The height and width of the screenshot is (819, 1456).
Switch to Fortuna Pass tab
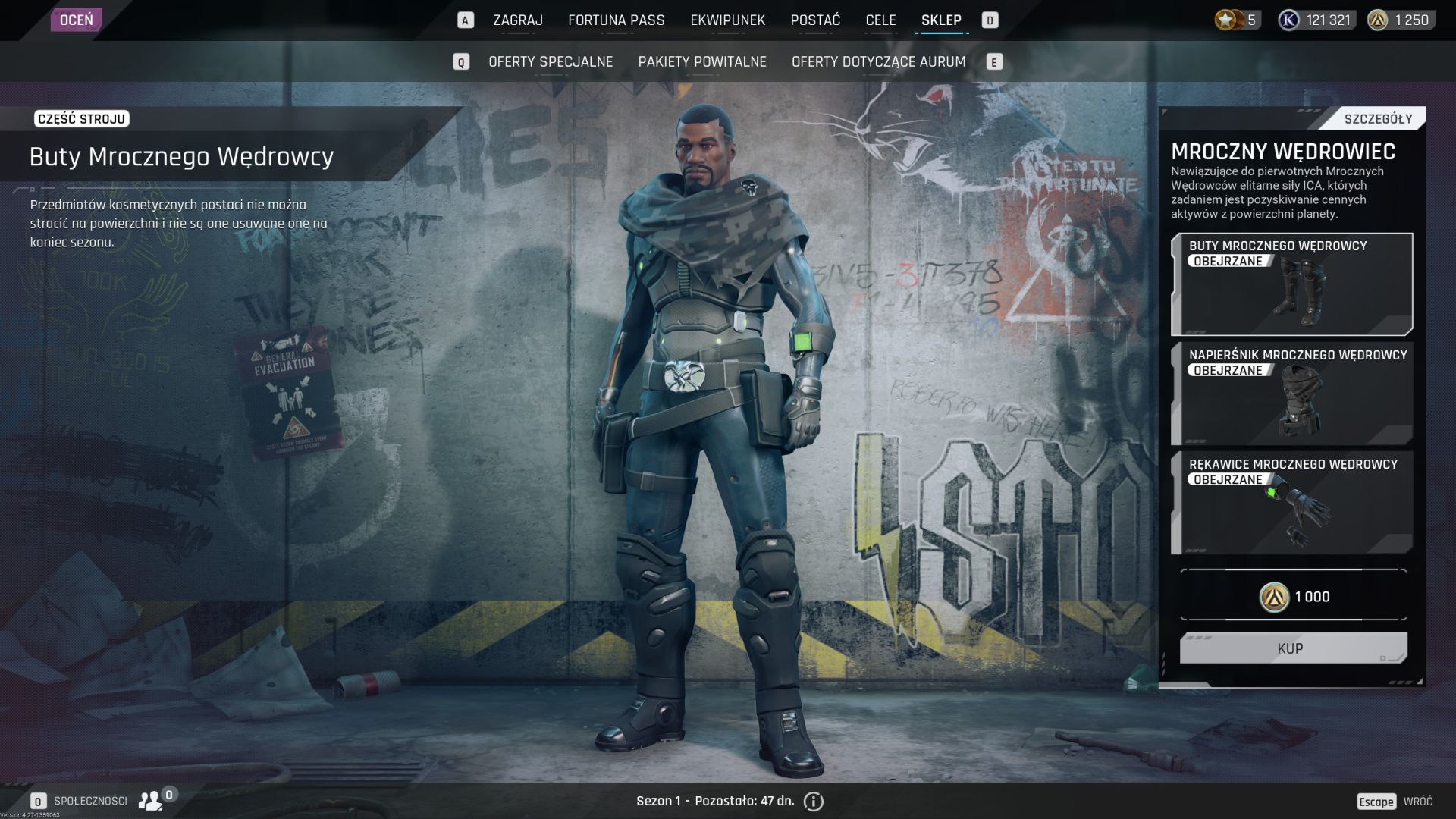coord(616,20)
